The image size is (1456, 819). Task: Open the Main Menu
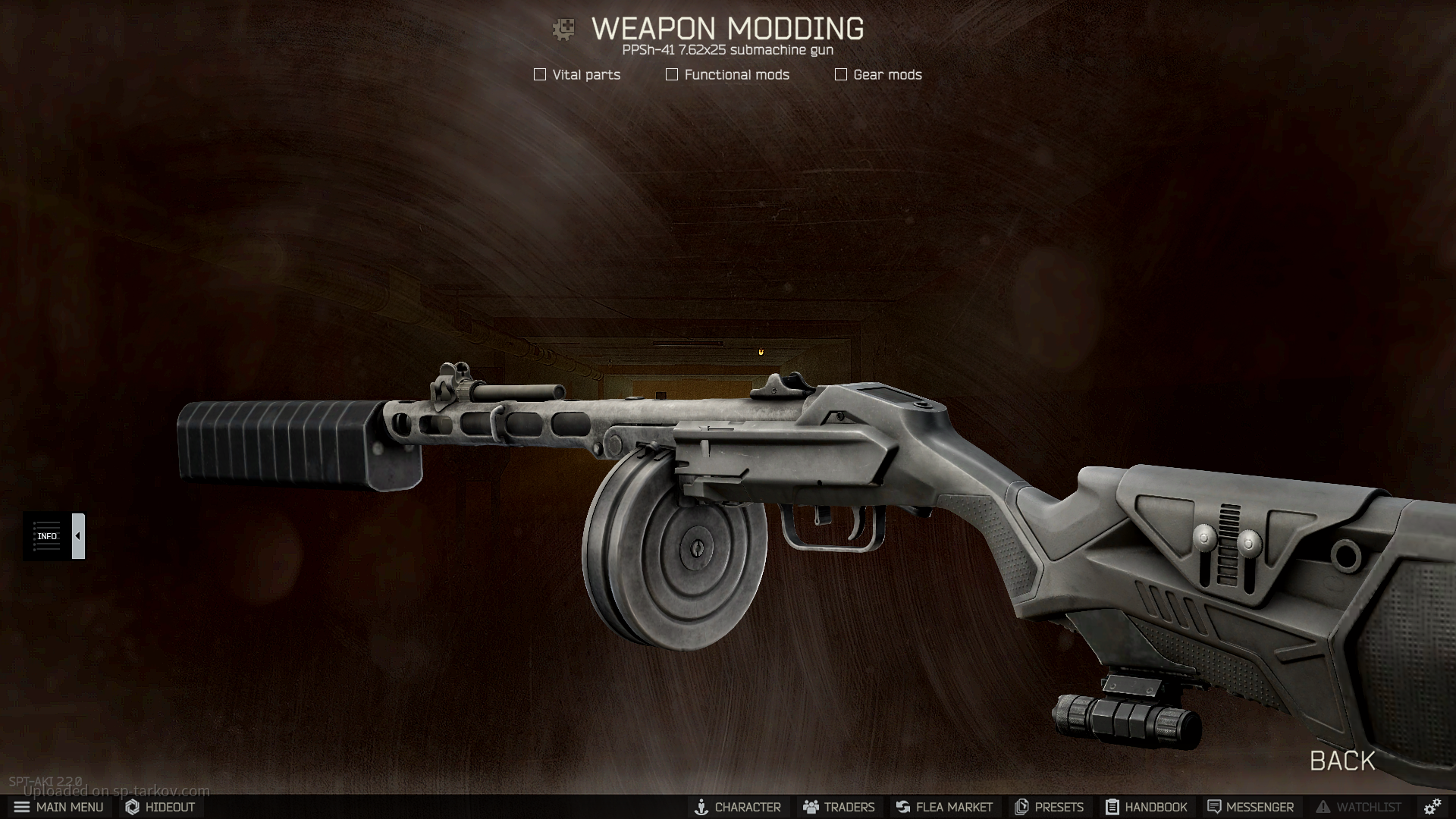(x=58, y=807)
